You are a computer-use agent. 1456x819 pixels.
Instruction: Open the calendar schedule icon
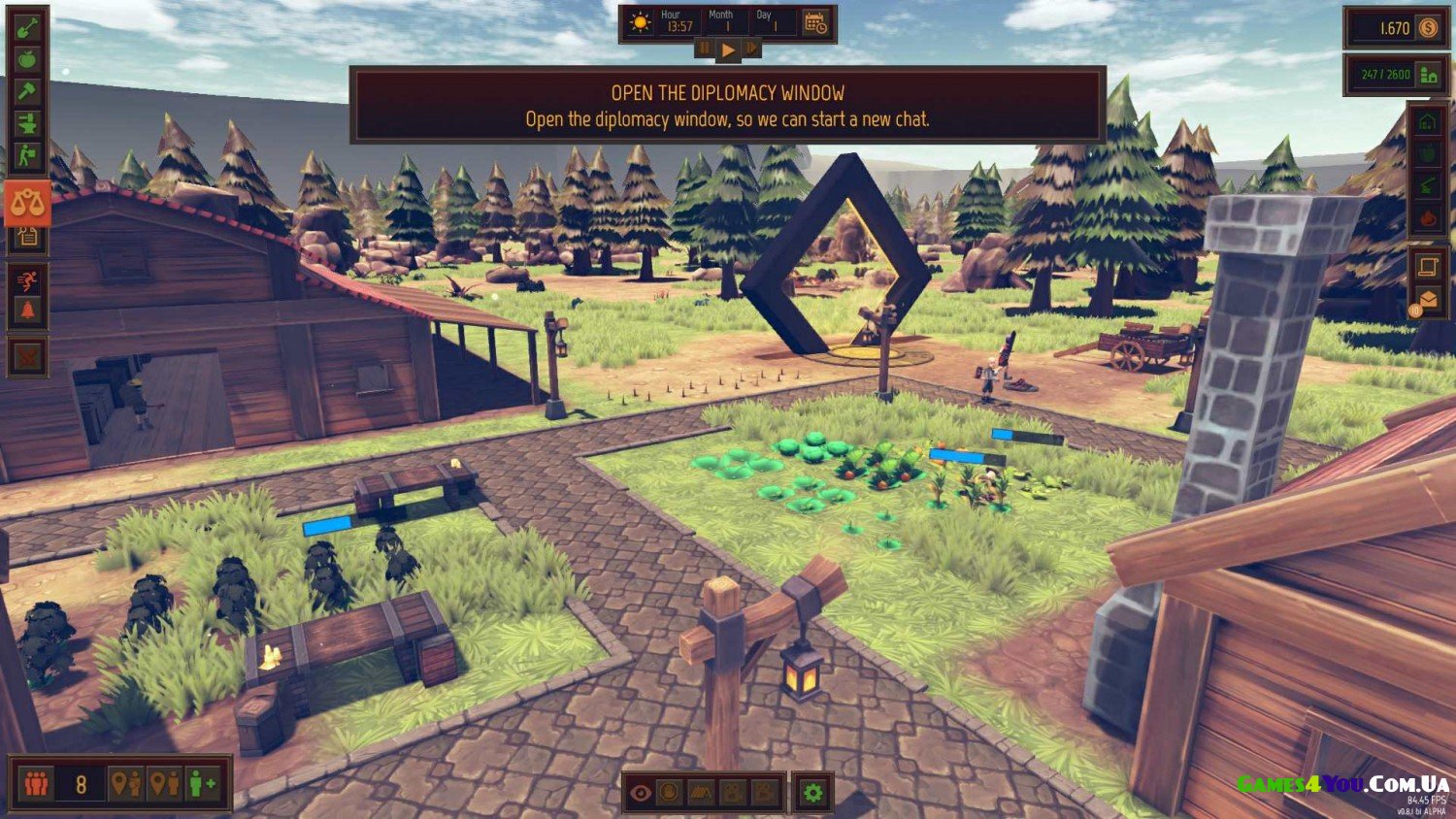click(815, 23)
